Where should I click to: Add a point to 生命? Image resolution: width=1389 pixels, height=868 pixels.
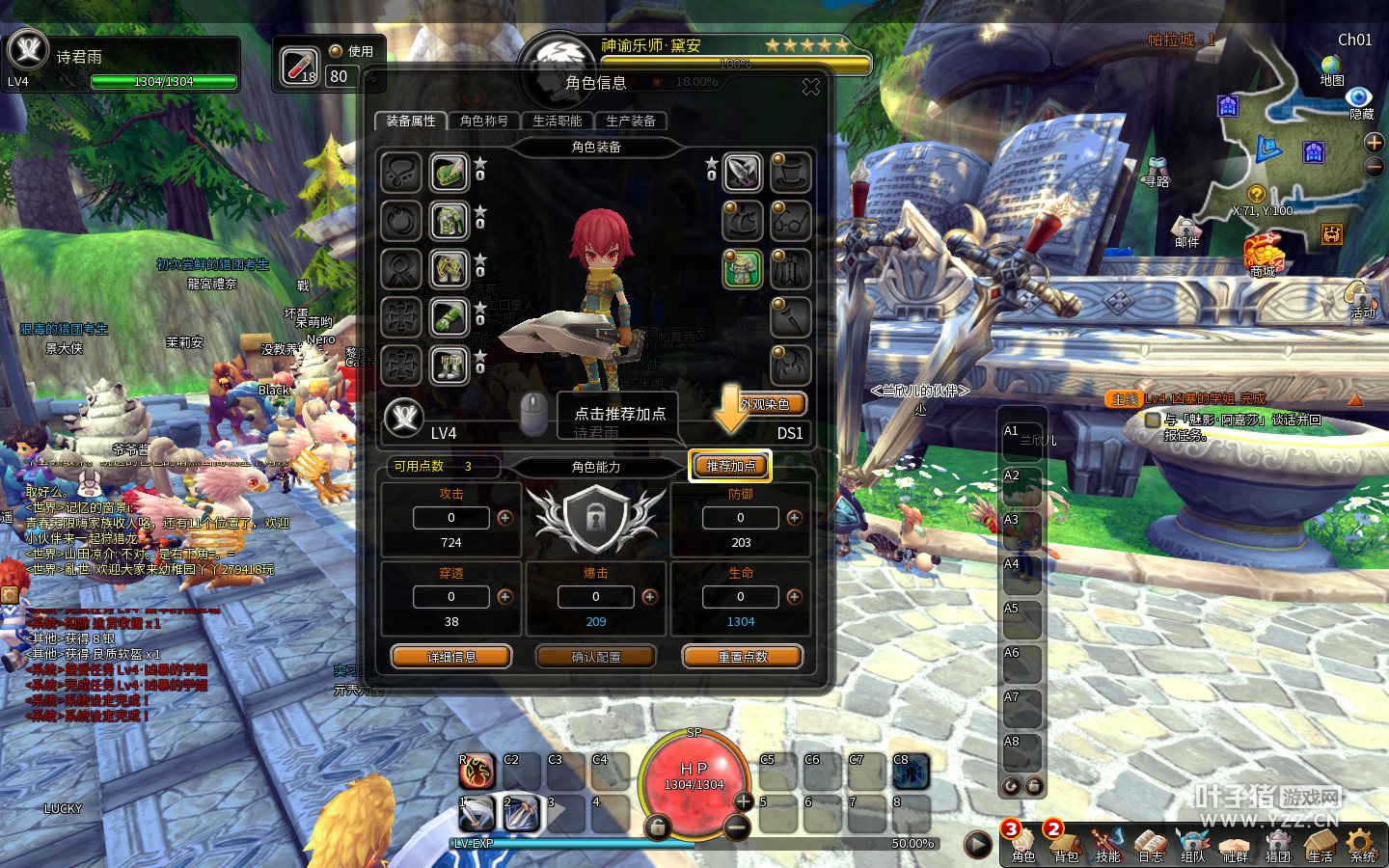(x=794, y=597)
